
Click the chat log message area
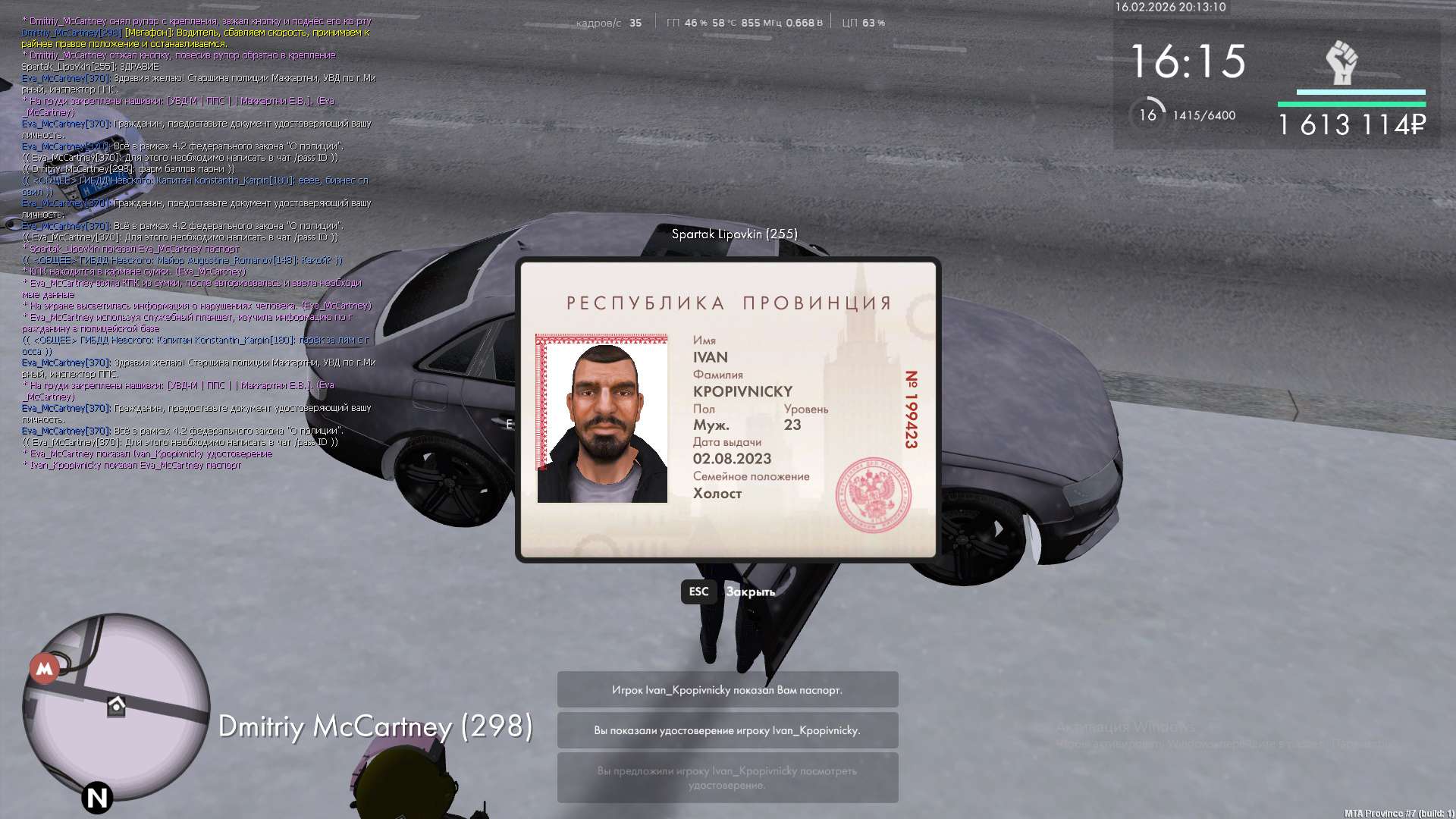(x=197, y=243)
